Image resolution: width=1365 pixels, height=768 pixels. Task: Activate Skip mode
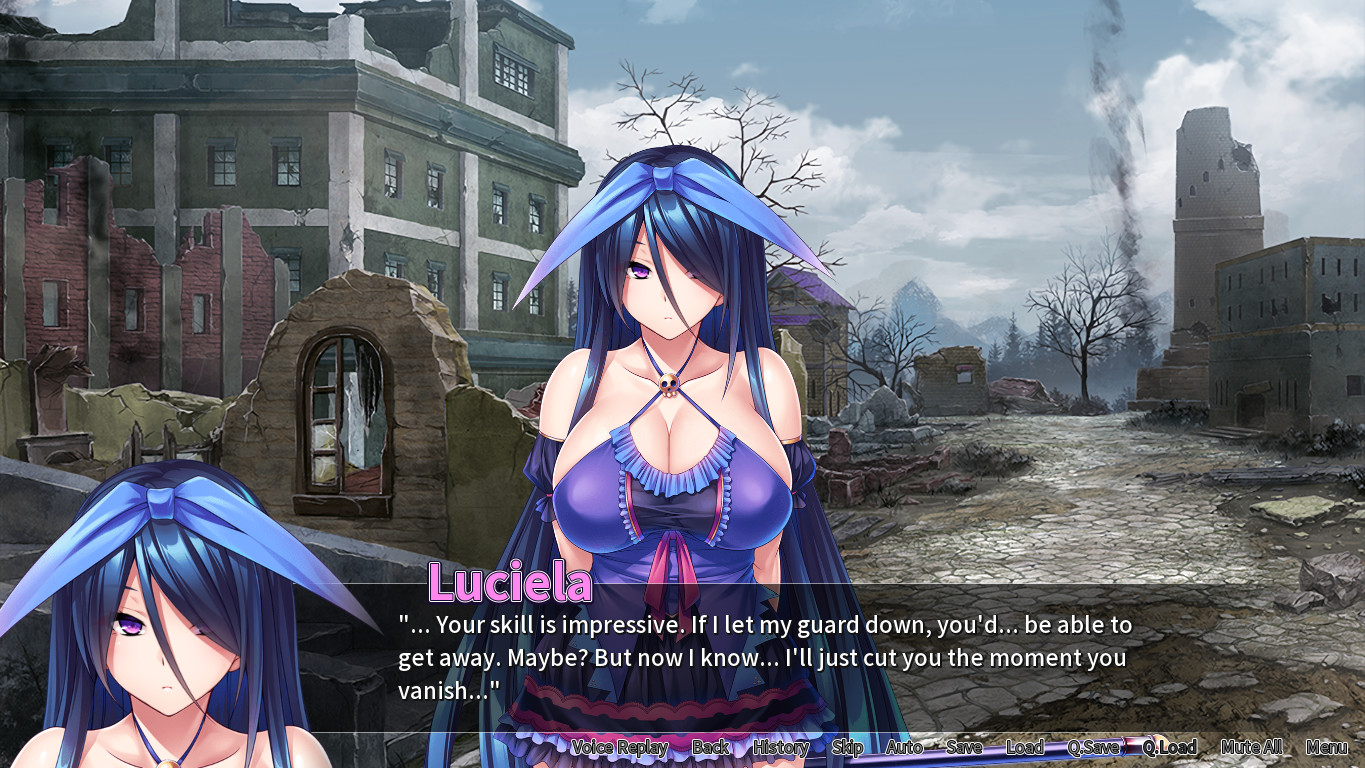click(x=847, y=747)
